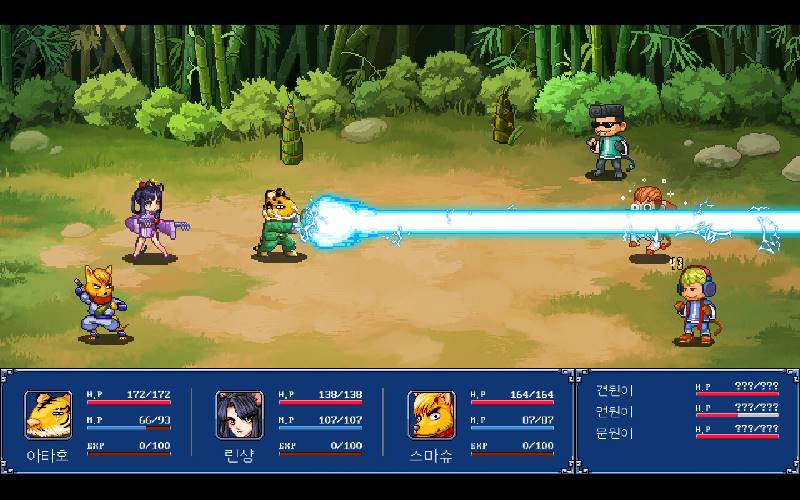Select the enemy row with partly depleted HP
This screenshot has width=800, height=500.
[x=615, y=409]
